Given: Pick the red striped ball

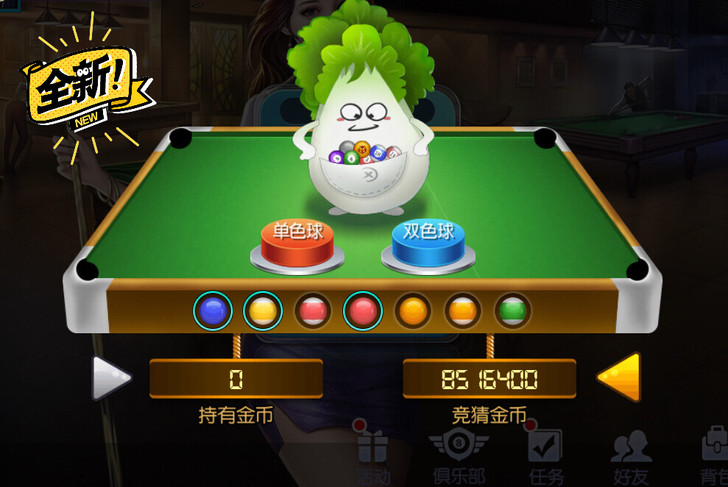Looking at the screenshot, I should coord(312,311).
